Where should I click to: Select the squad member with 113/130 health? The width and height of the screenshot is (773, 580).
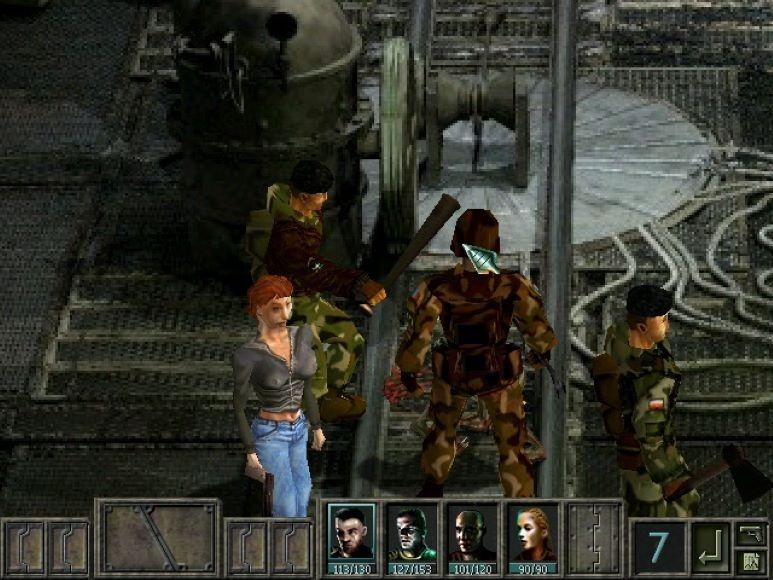tap(352, 534)
